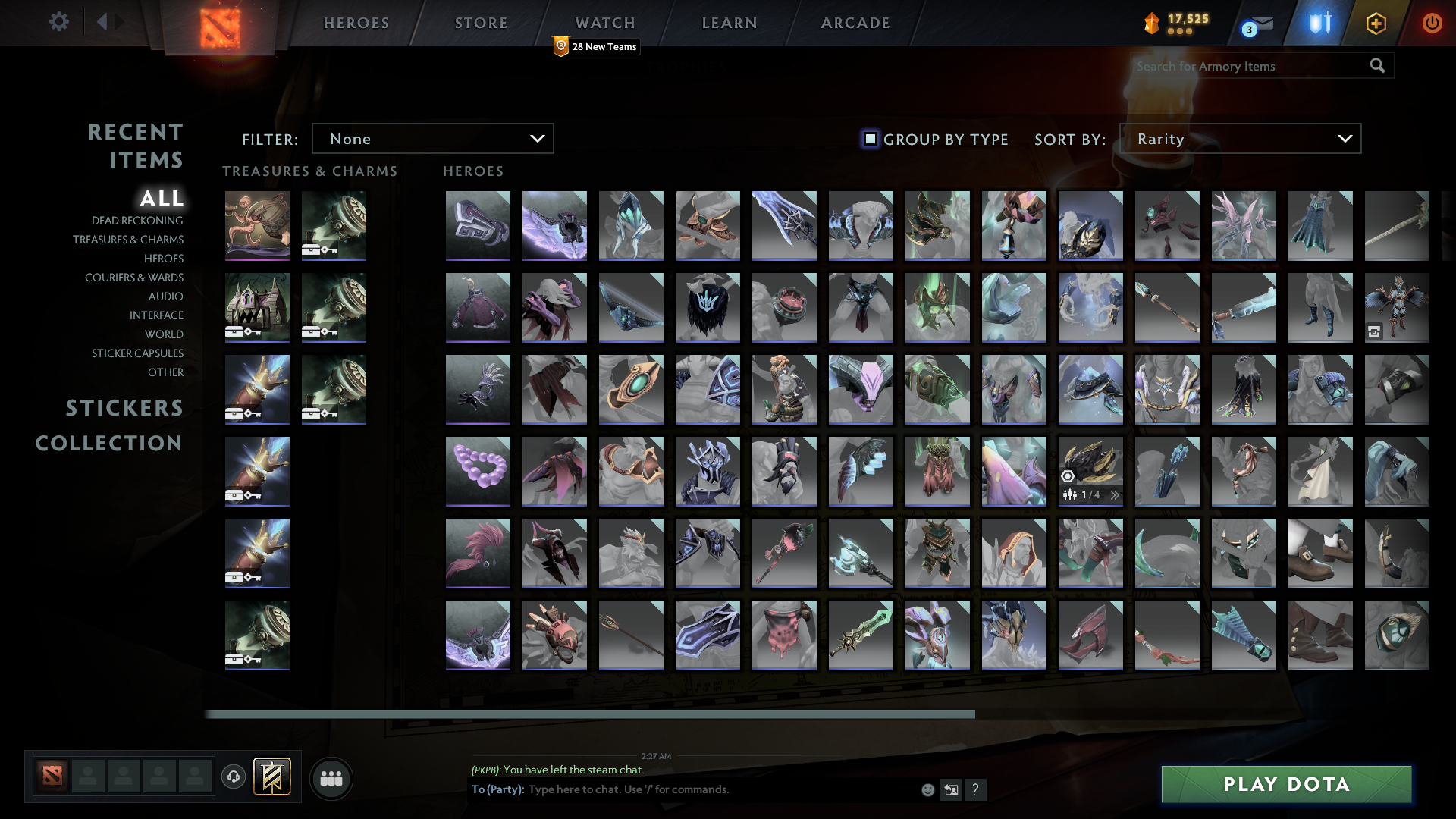
Task: Open the Settings gear menu
Action: [59, 22]
